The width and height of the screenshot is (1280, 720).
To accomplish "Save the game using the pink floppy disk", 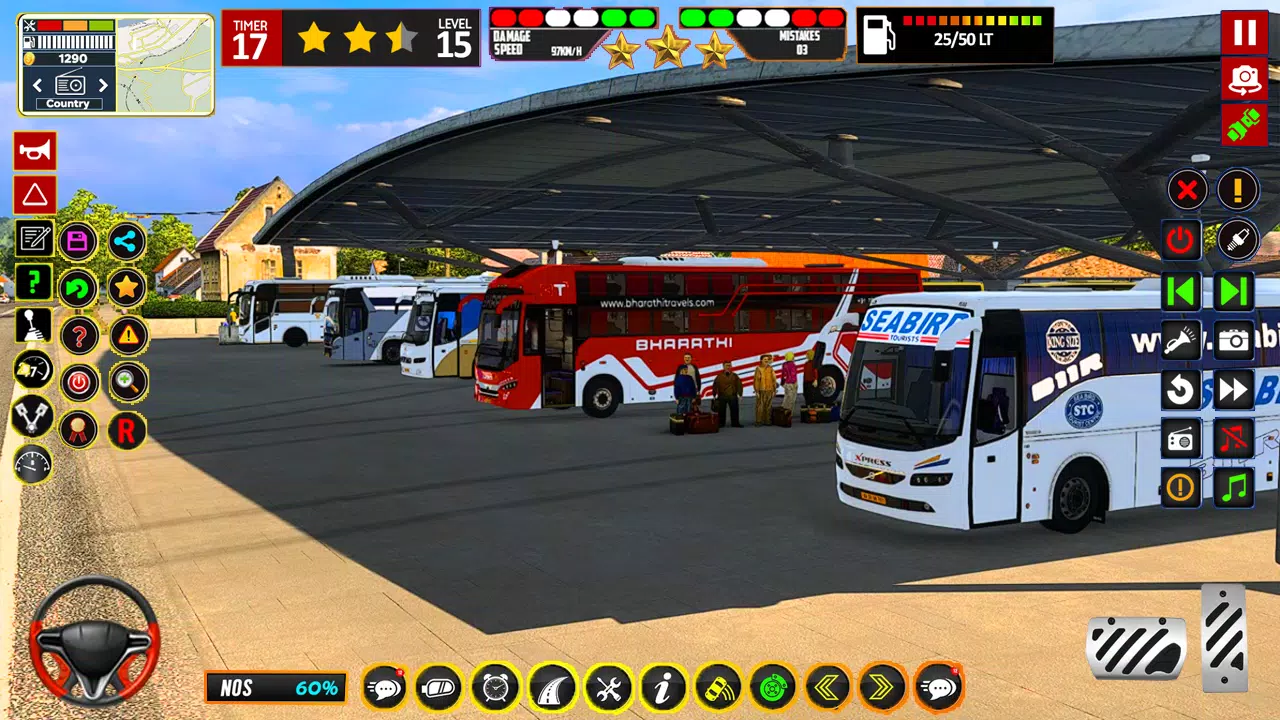I will 78,241.
